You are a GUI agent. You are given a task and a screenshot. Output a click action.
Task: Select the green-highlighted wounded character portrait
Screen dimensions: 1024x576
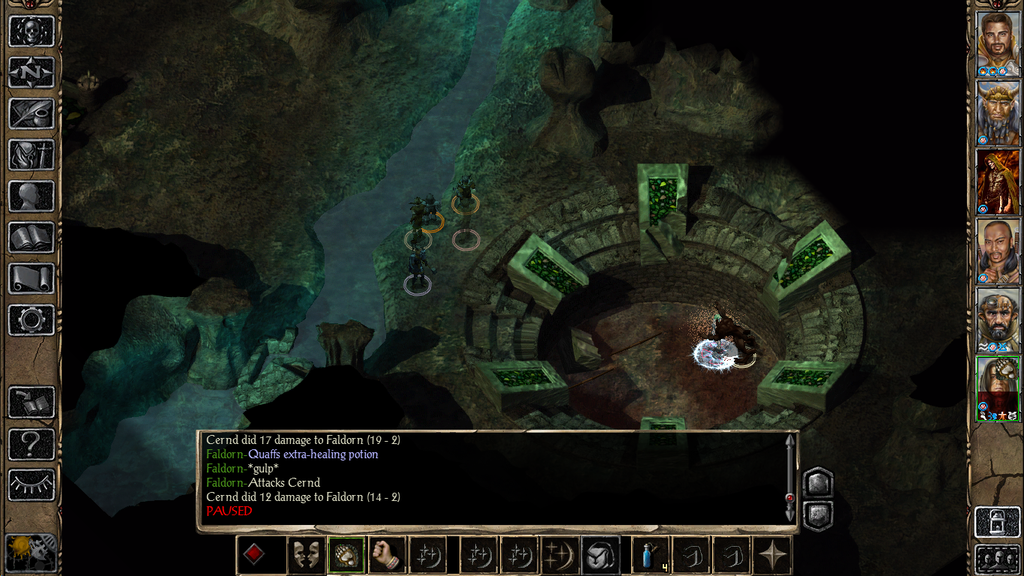(997, 388)
